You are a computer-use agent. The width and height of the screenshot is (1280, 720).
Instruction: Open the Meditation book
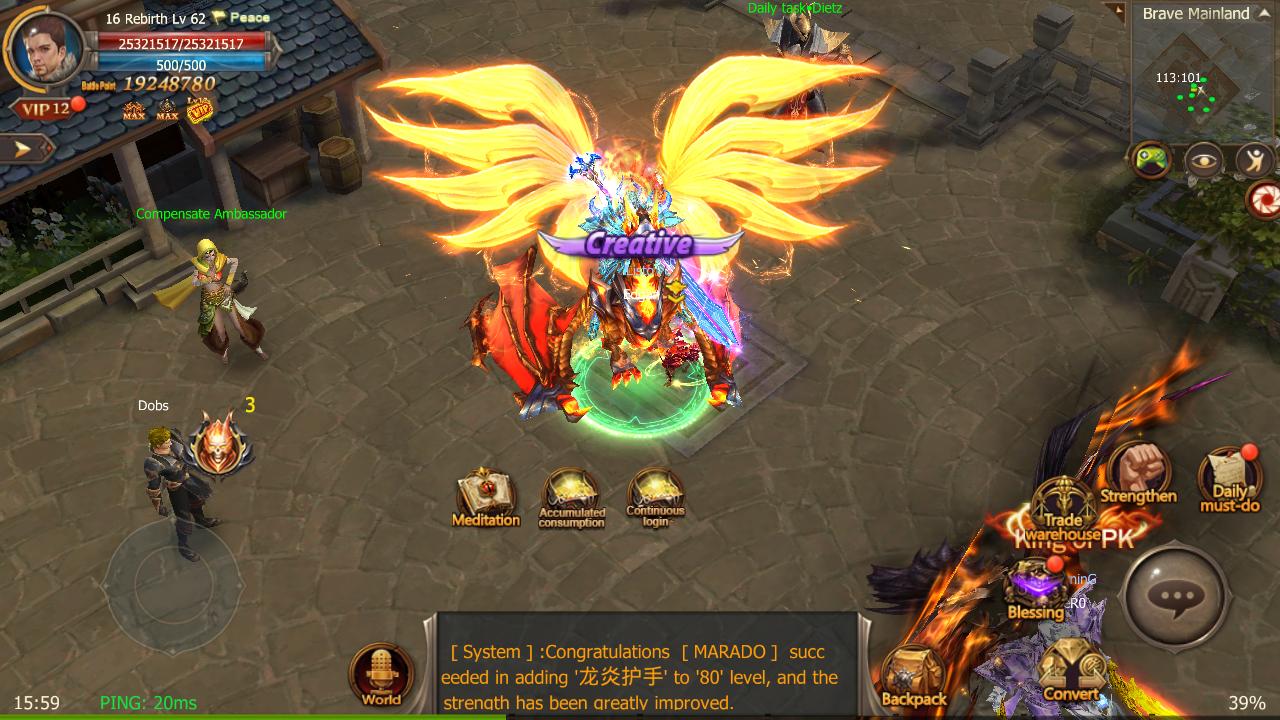pyautogui.click(x=486, y=496)
